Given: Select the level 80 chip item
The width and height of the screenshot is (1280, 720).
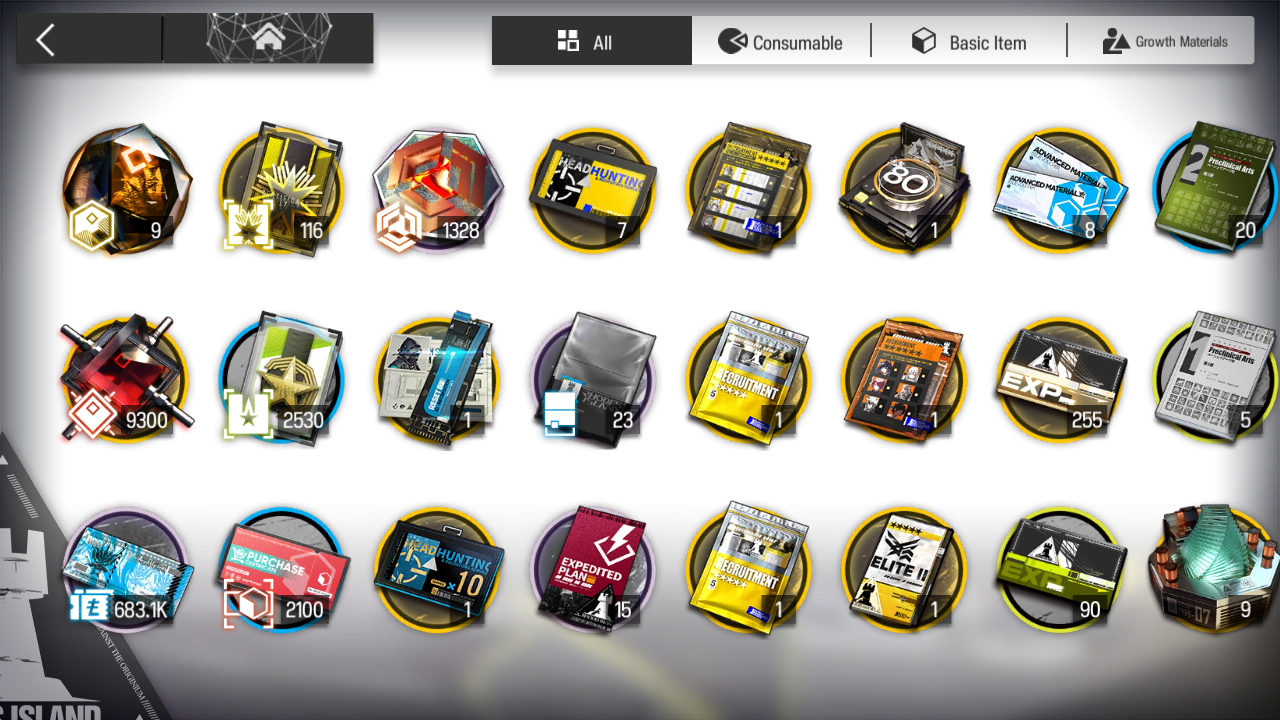Looking at the screenshot, I should [x=904, y=190].
